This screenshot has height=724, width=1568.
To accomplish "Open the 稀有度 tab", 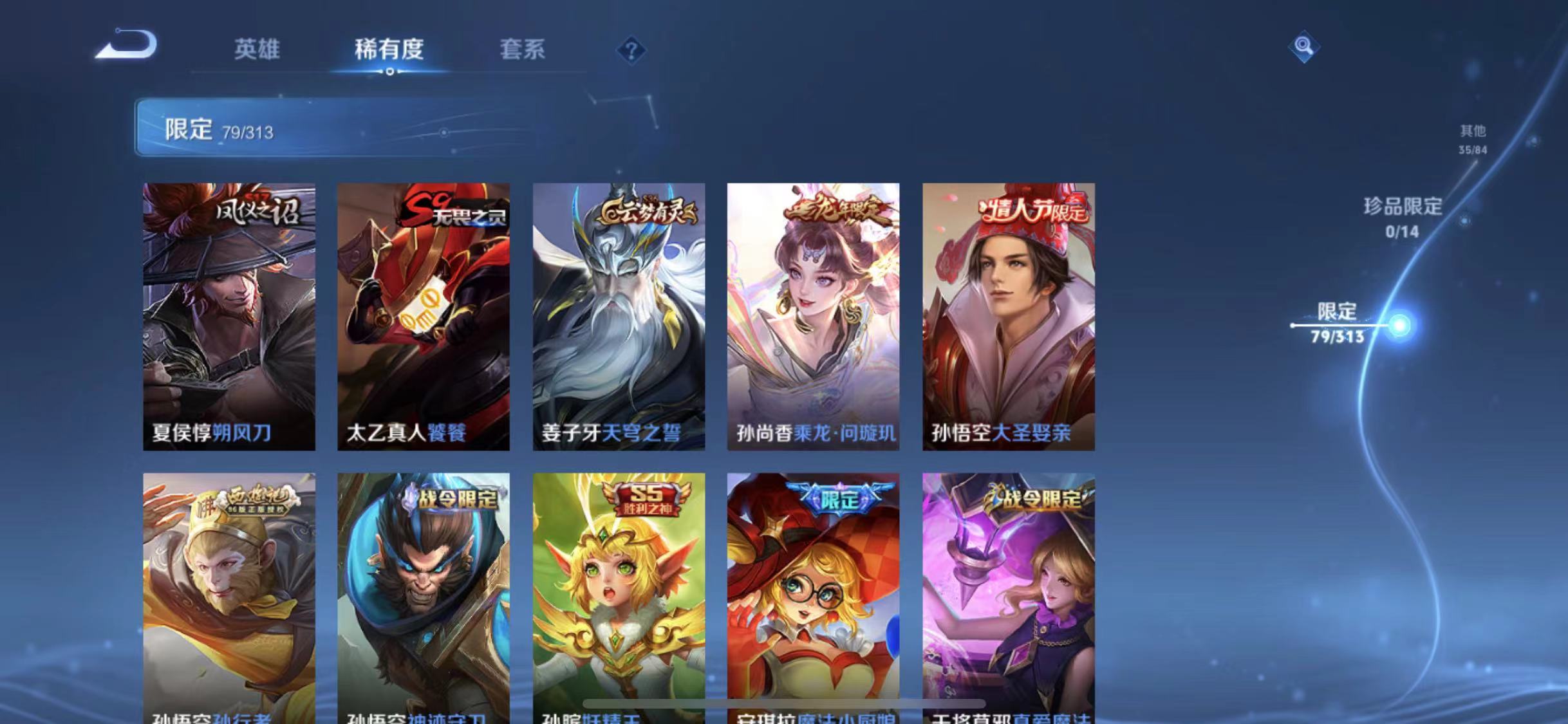I will click(x=389, y=51).
